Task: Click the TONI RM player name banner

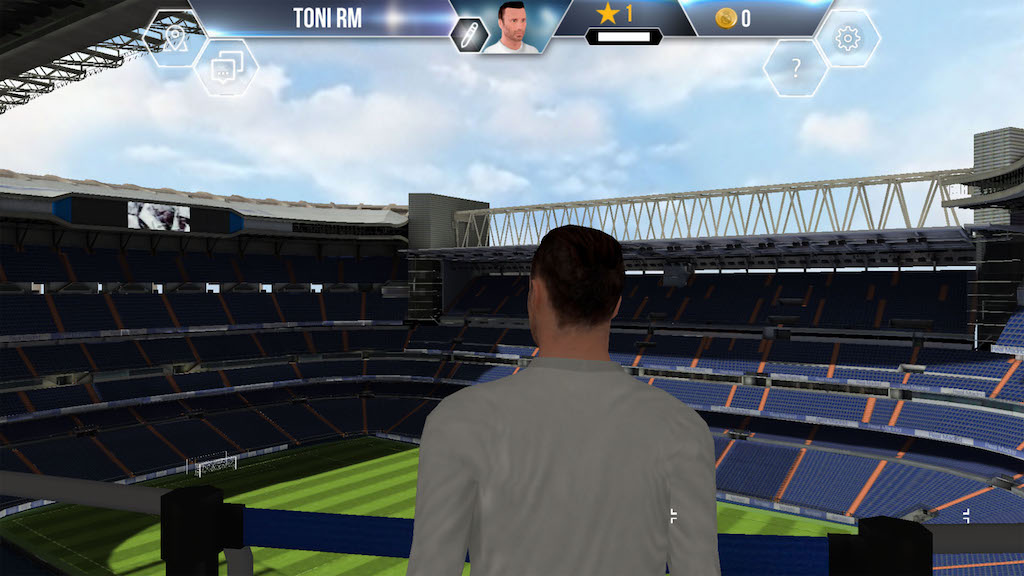Action: [326, 18]
